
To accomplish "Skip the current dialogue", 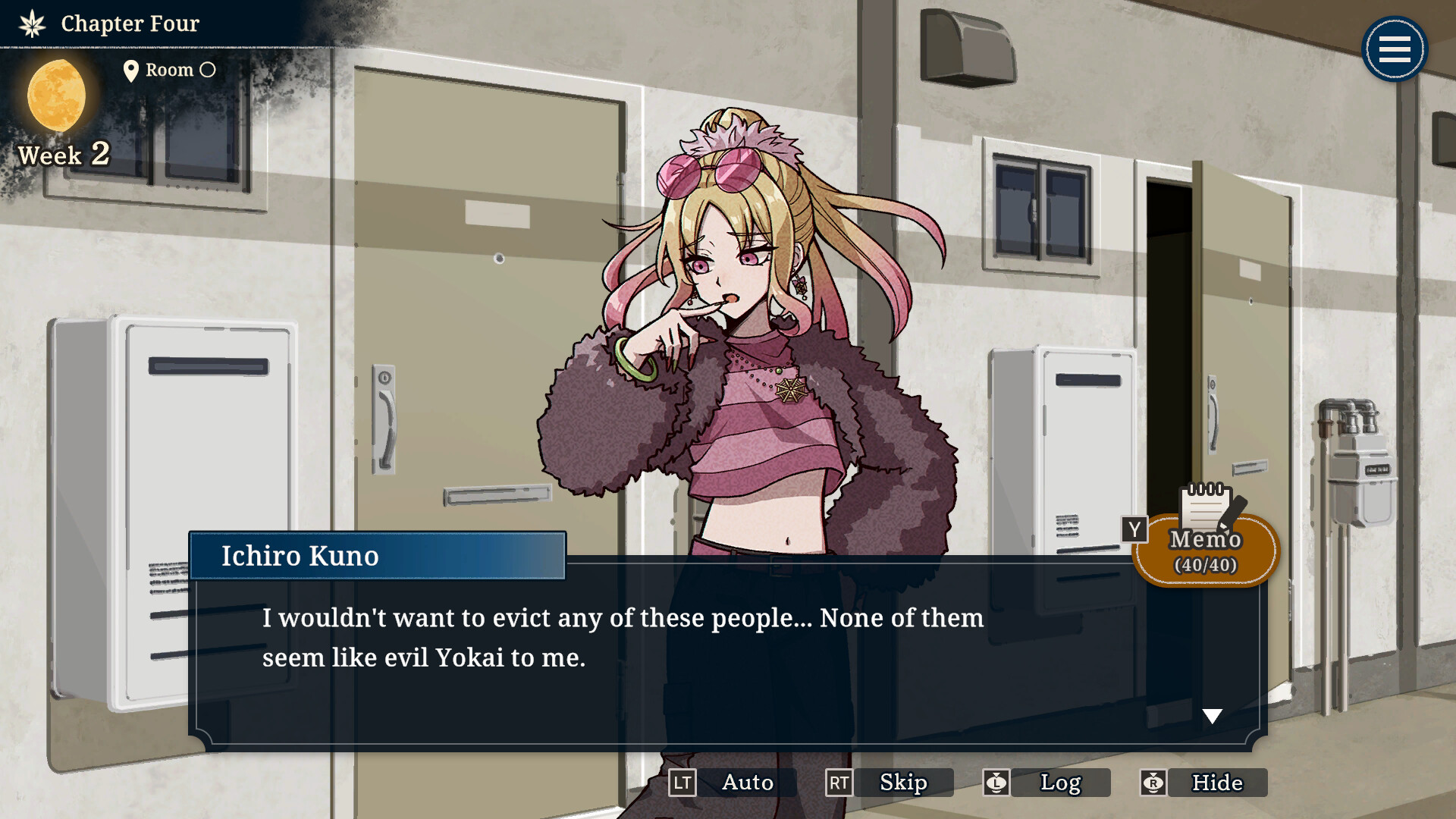I will point(902,783).
